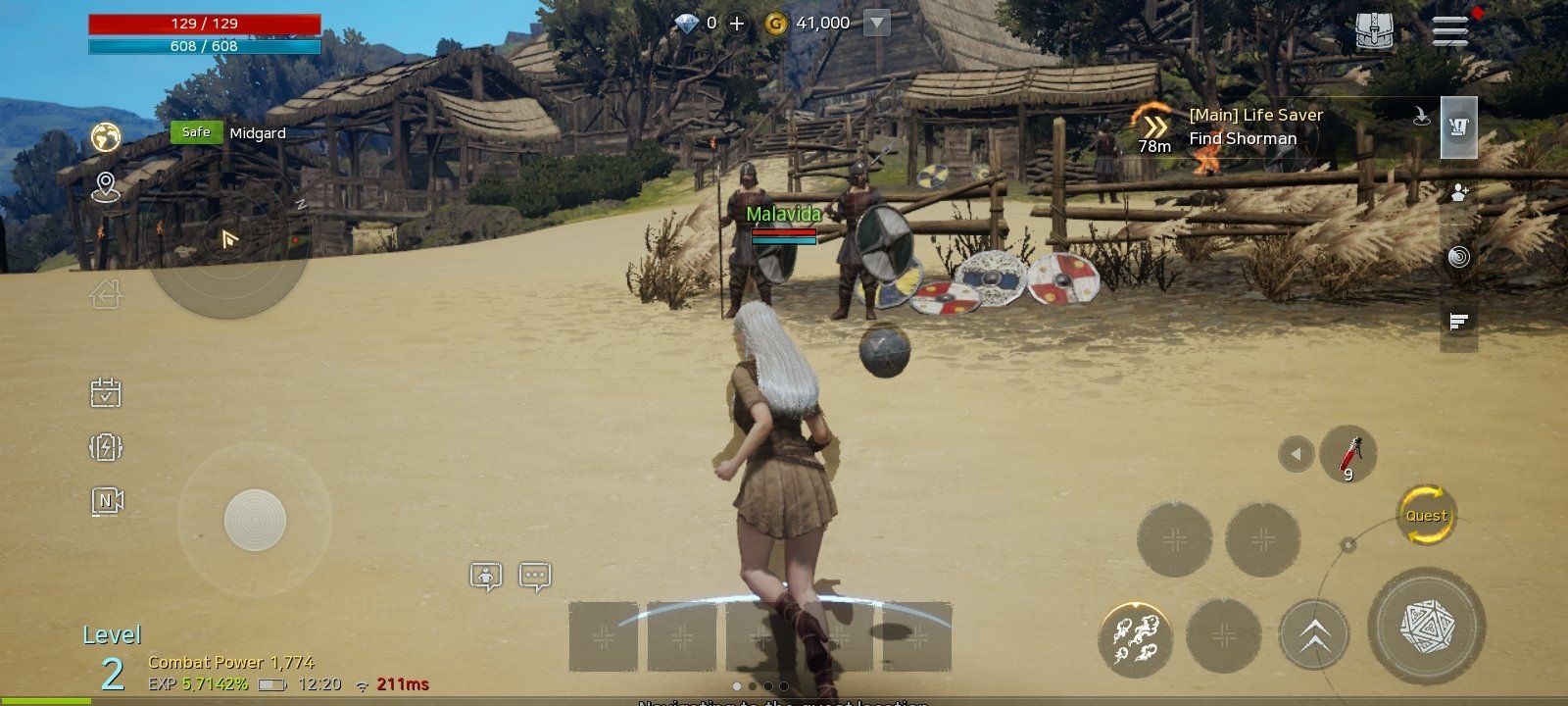Open the chat speech bubble
The width and height of the screenshot is (1568, 706).
coord(534,577)
